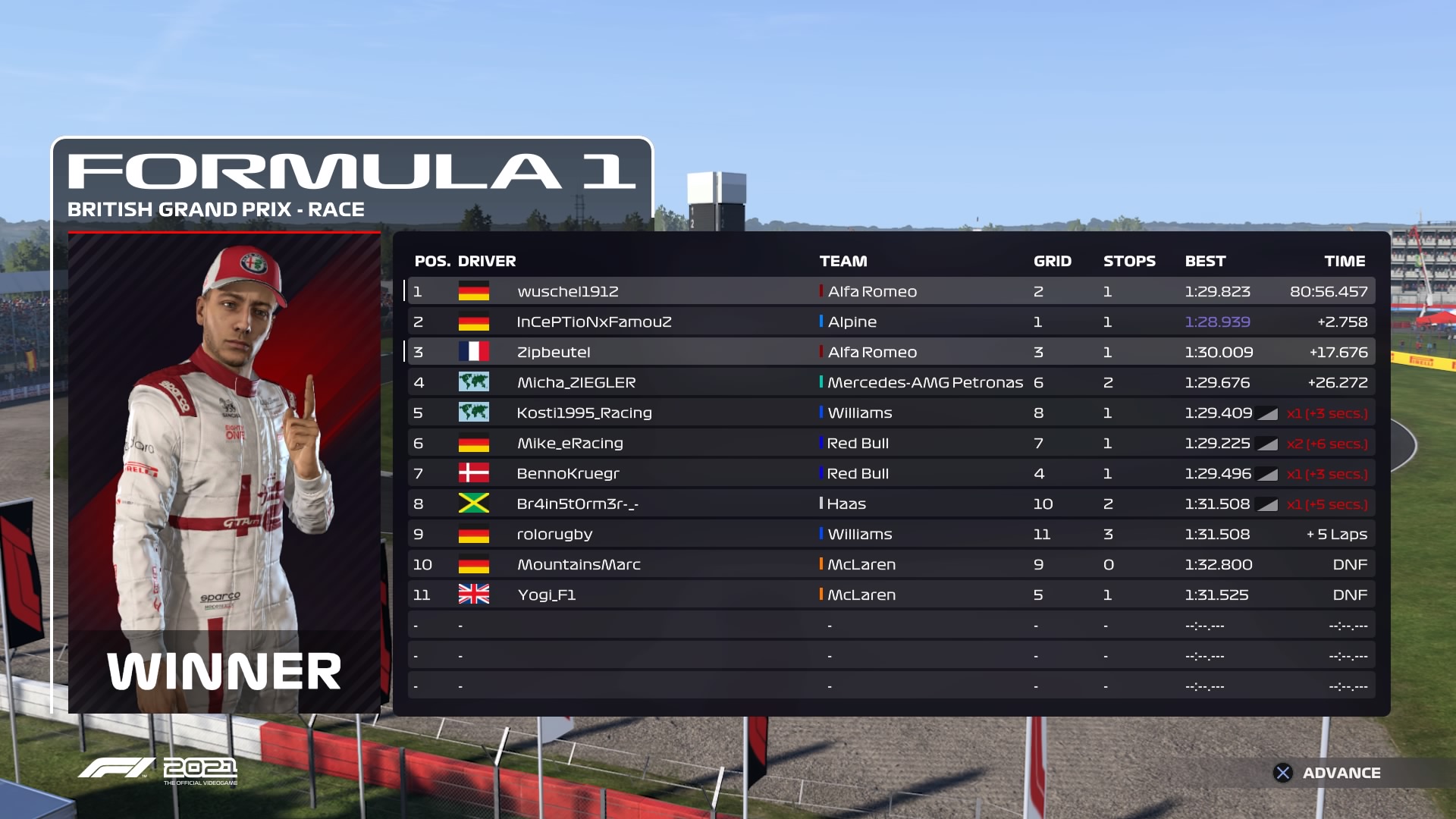
Task: Advance past the race results
Action: click(1327, 773)
